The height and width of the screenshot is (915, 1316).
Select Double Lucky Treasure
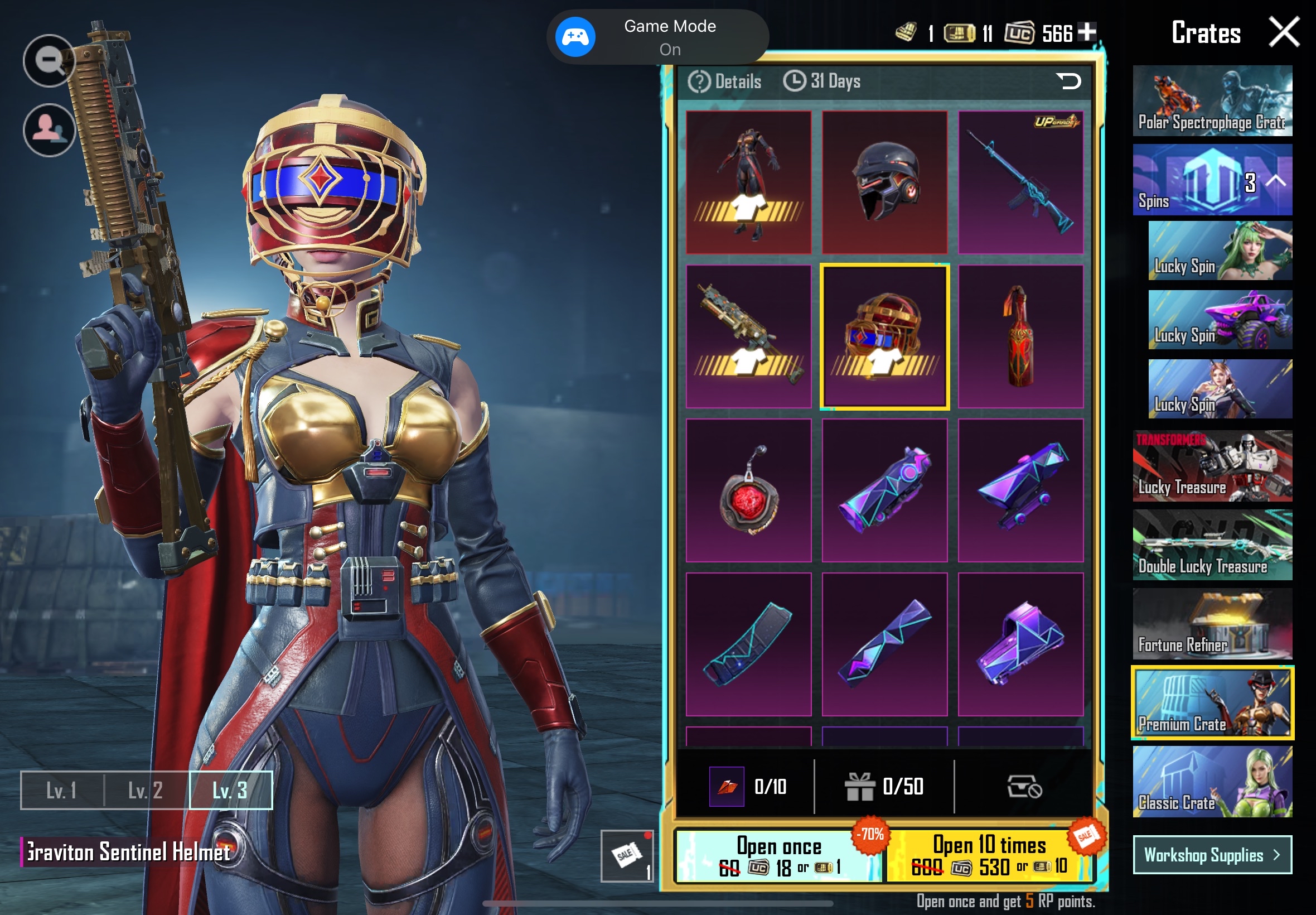[x=1212, y=545]
